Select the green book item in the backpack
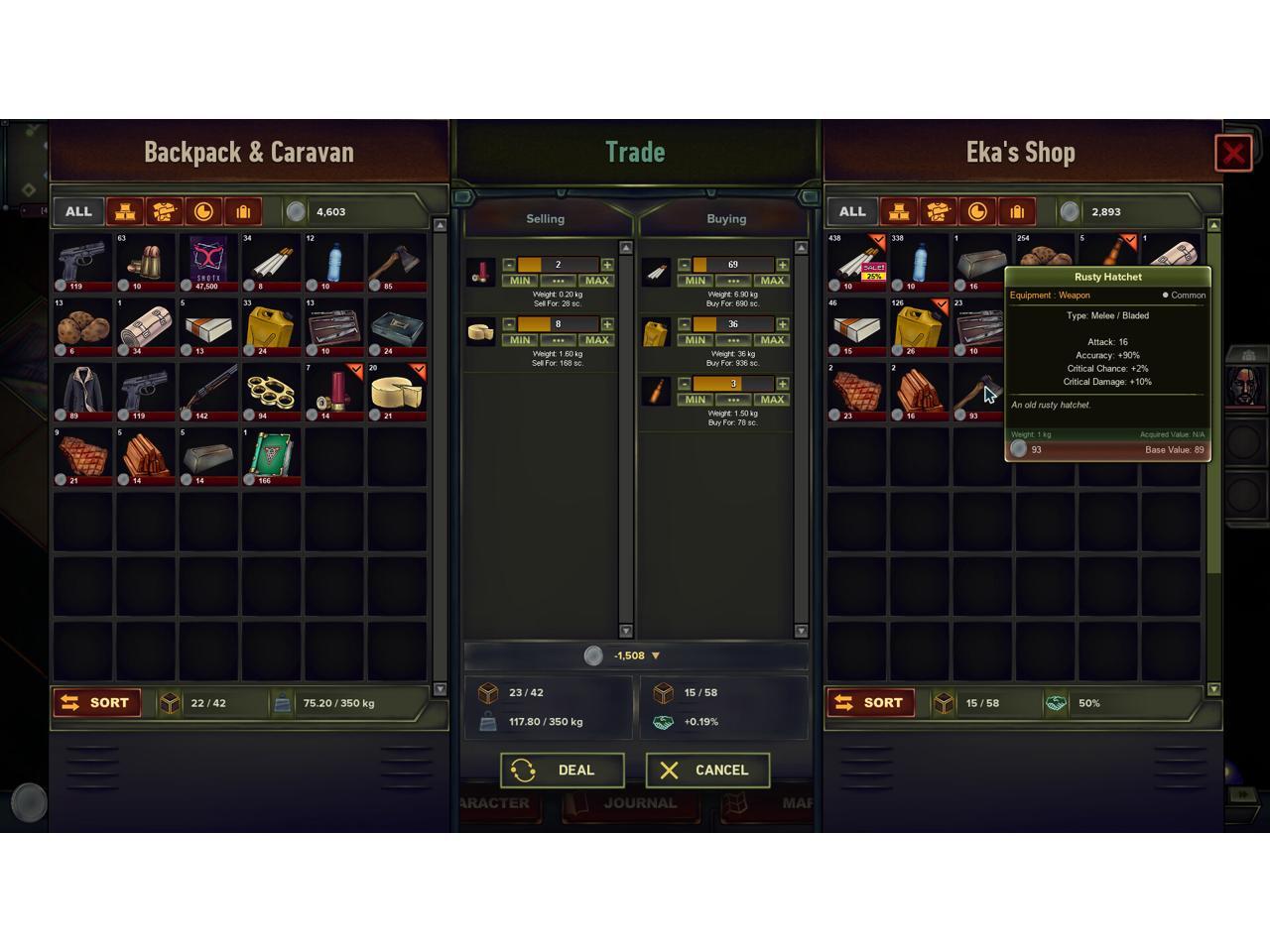Viewport: 1270px width, 952px height. [271, 455]
